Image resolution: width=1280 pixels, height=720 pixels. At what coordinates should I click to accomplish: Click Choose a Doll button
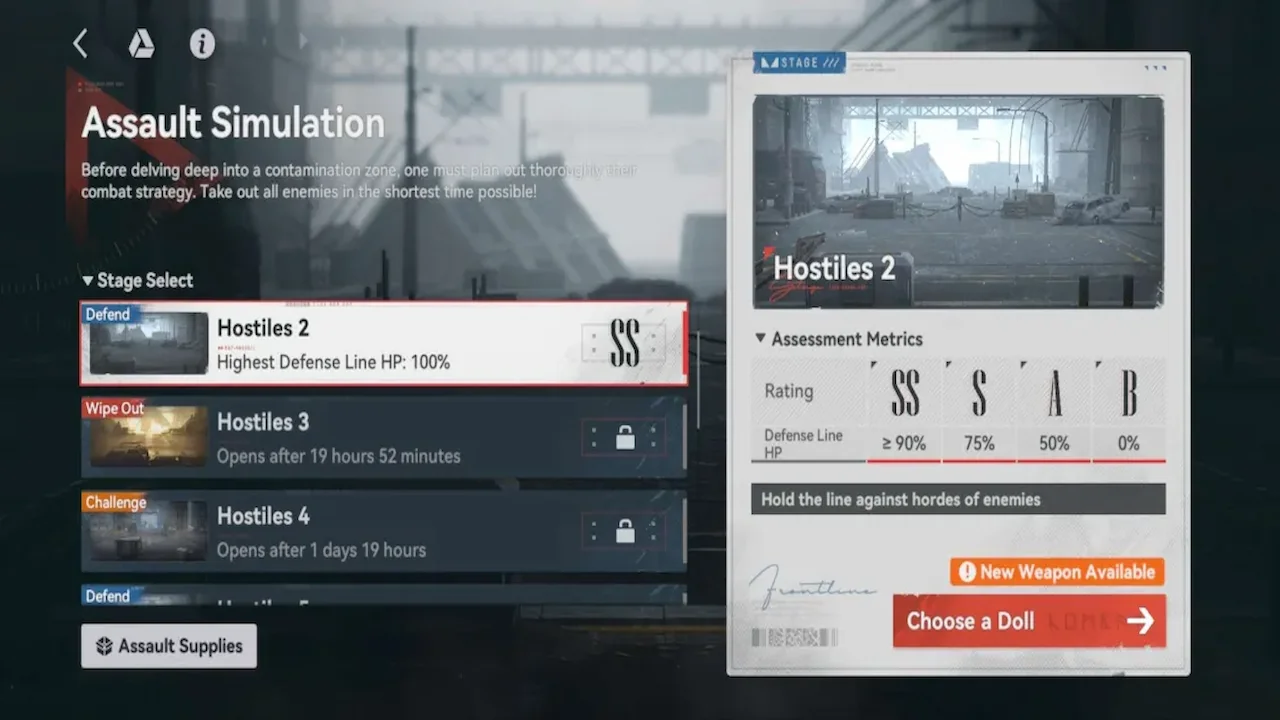coord(1029,621)
